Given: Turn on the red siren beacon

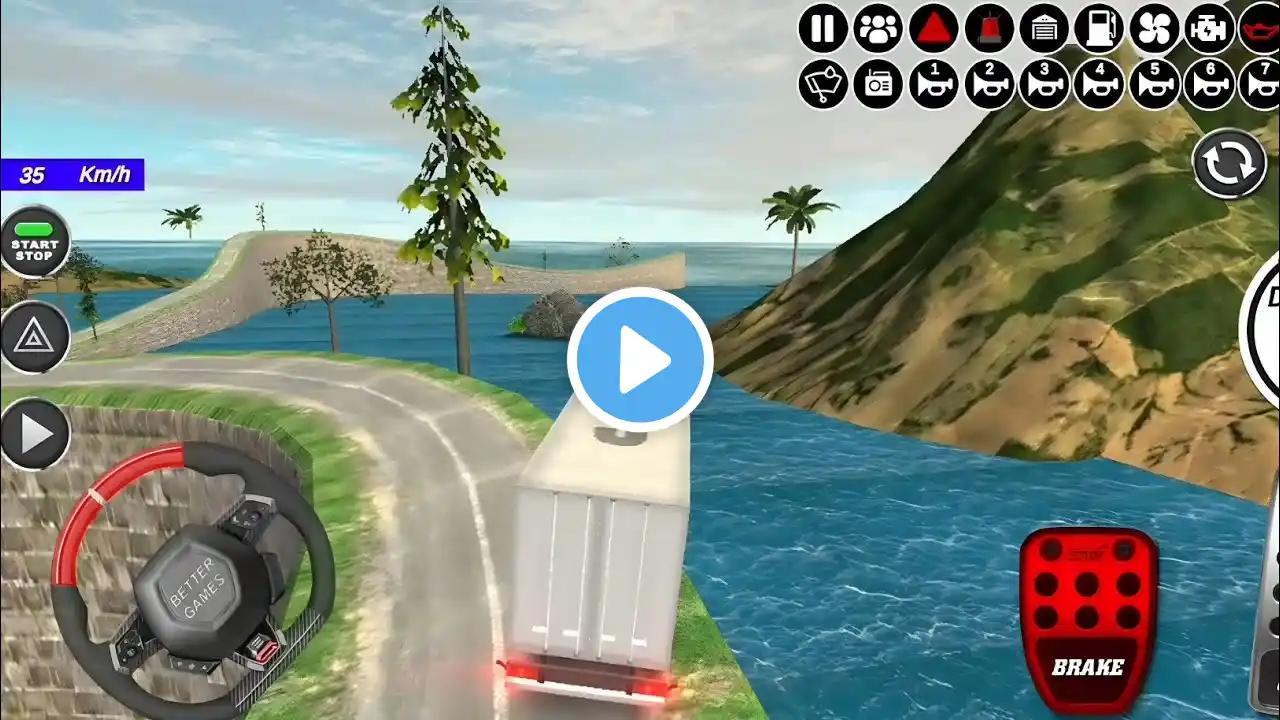Looking at the screenshot, I should (989, 29).
